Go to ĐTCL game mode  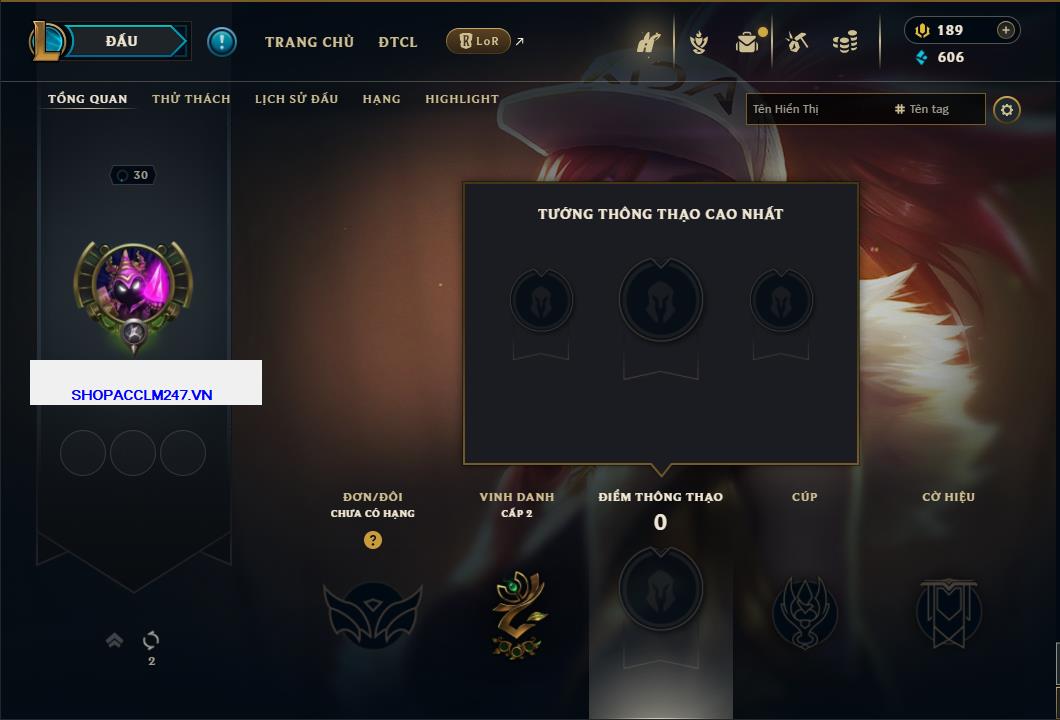click(398, 42)
